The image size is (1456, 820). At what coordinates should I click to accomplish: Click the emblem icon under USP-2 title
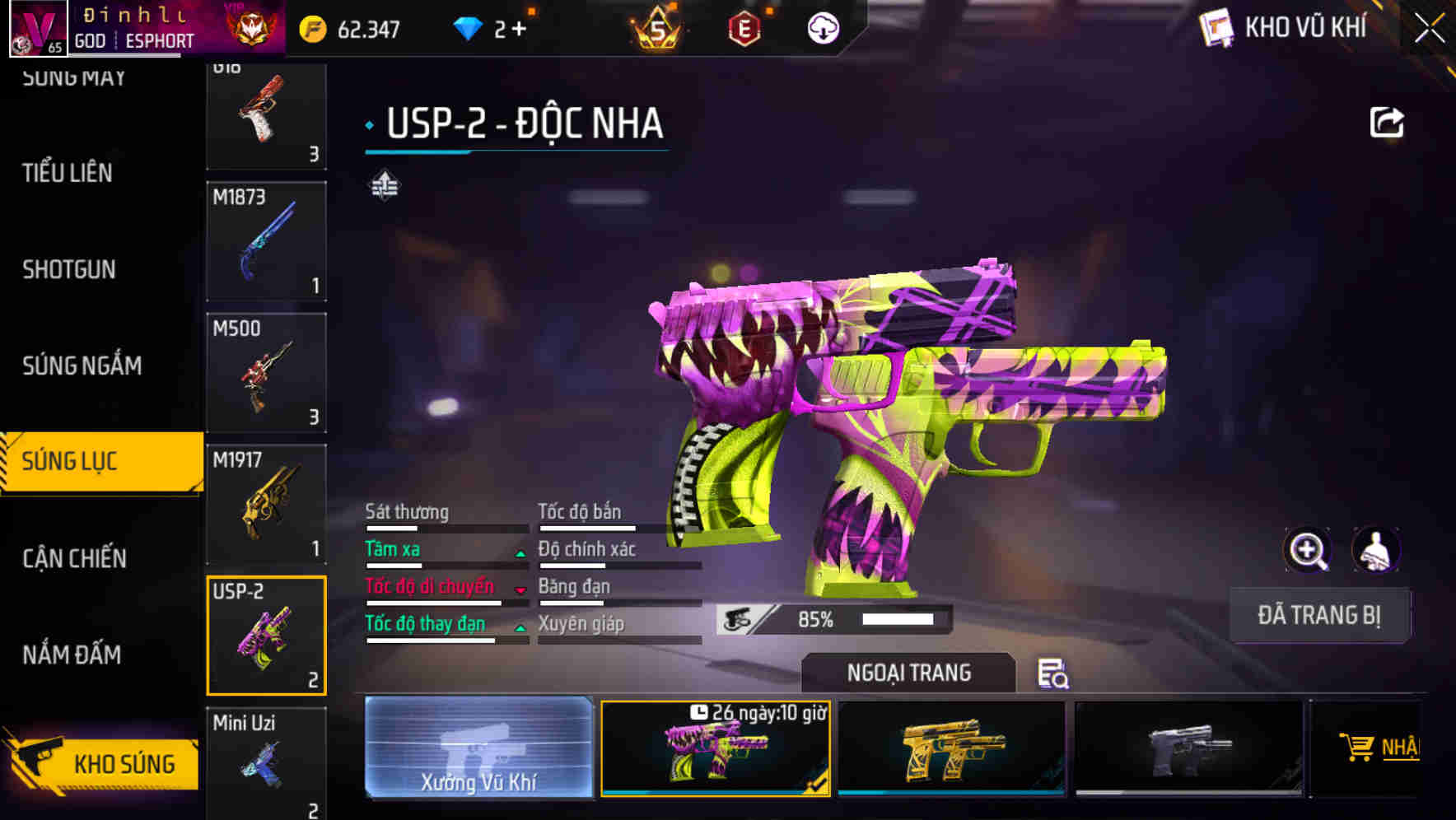[384, 188]
